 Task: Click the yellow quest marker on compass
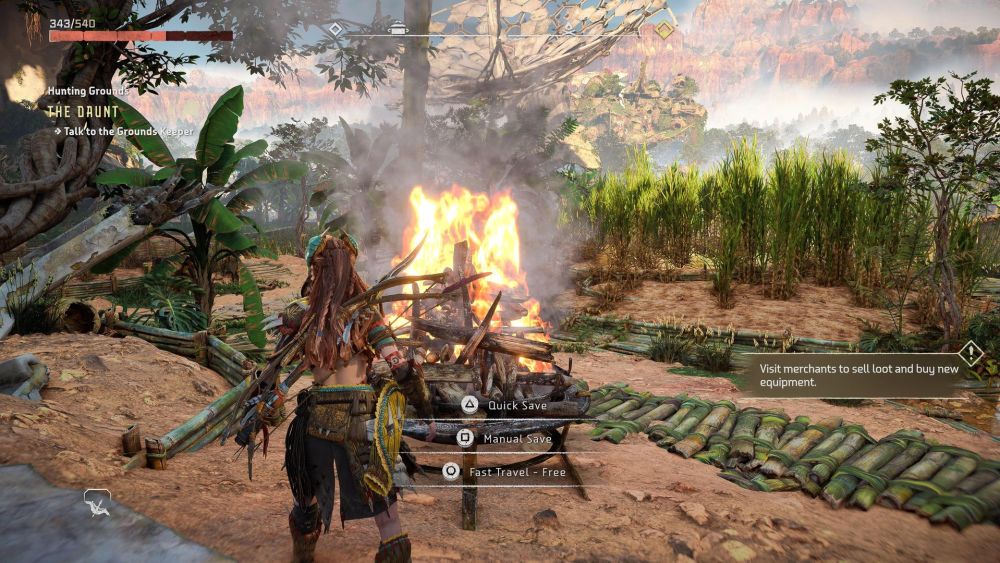coord(664,30)
